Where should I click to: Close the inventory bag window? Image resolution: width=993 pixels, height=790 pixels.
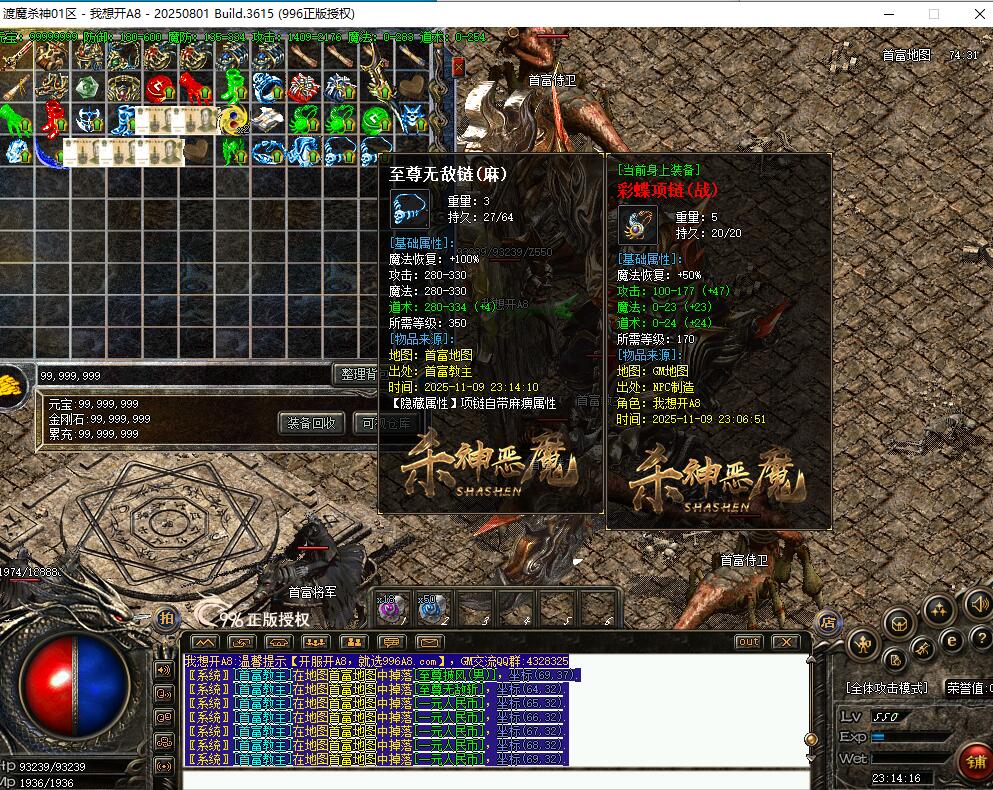(459, 67)
